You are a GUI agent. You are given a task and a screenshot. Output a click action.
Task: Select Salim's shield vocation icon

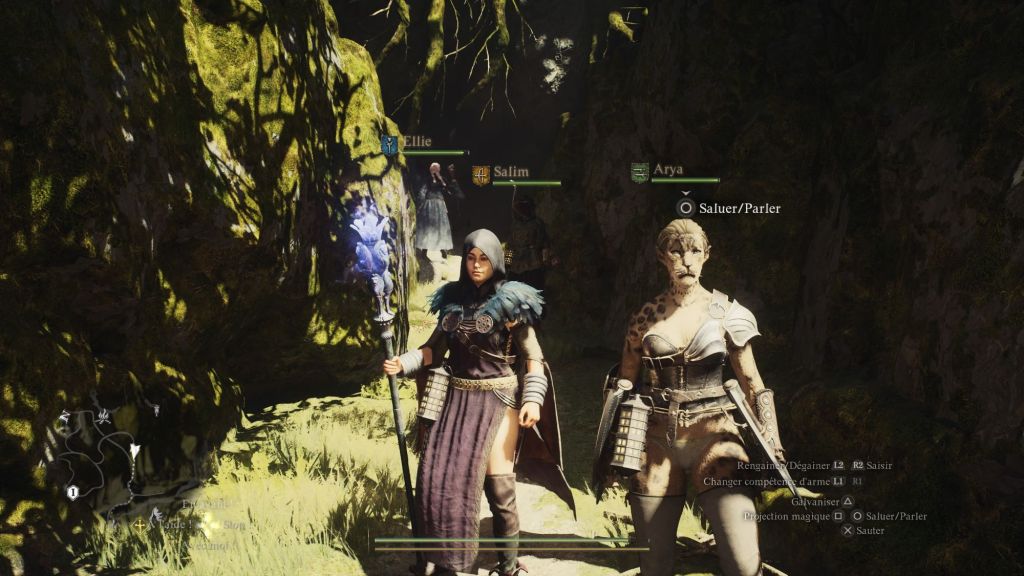(x=481, y=175)
